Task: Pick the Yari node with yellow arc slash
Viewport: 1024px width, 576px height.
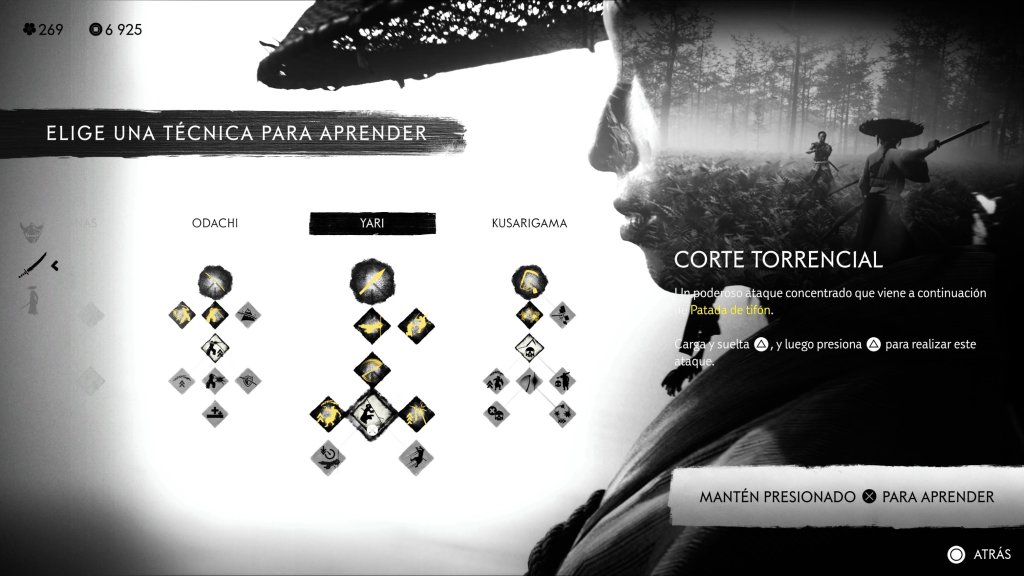Action: pos(371,367)
